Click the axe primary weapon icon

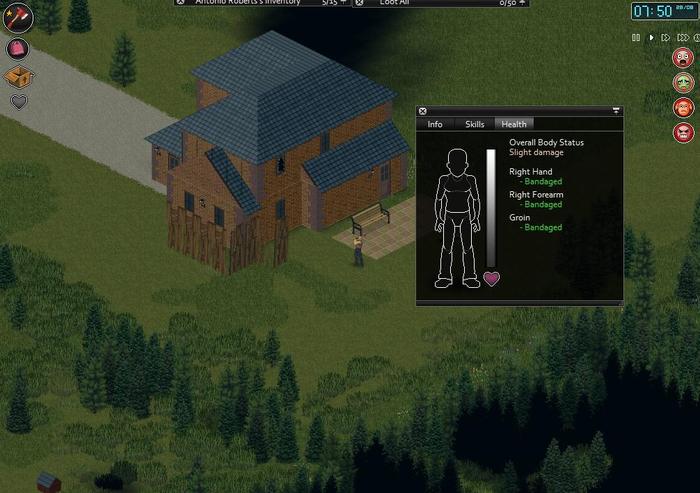click(x=18, y=17)
